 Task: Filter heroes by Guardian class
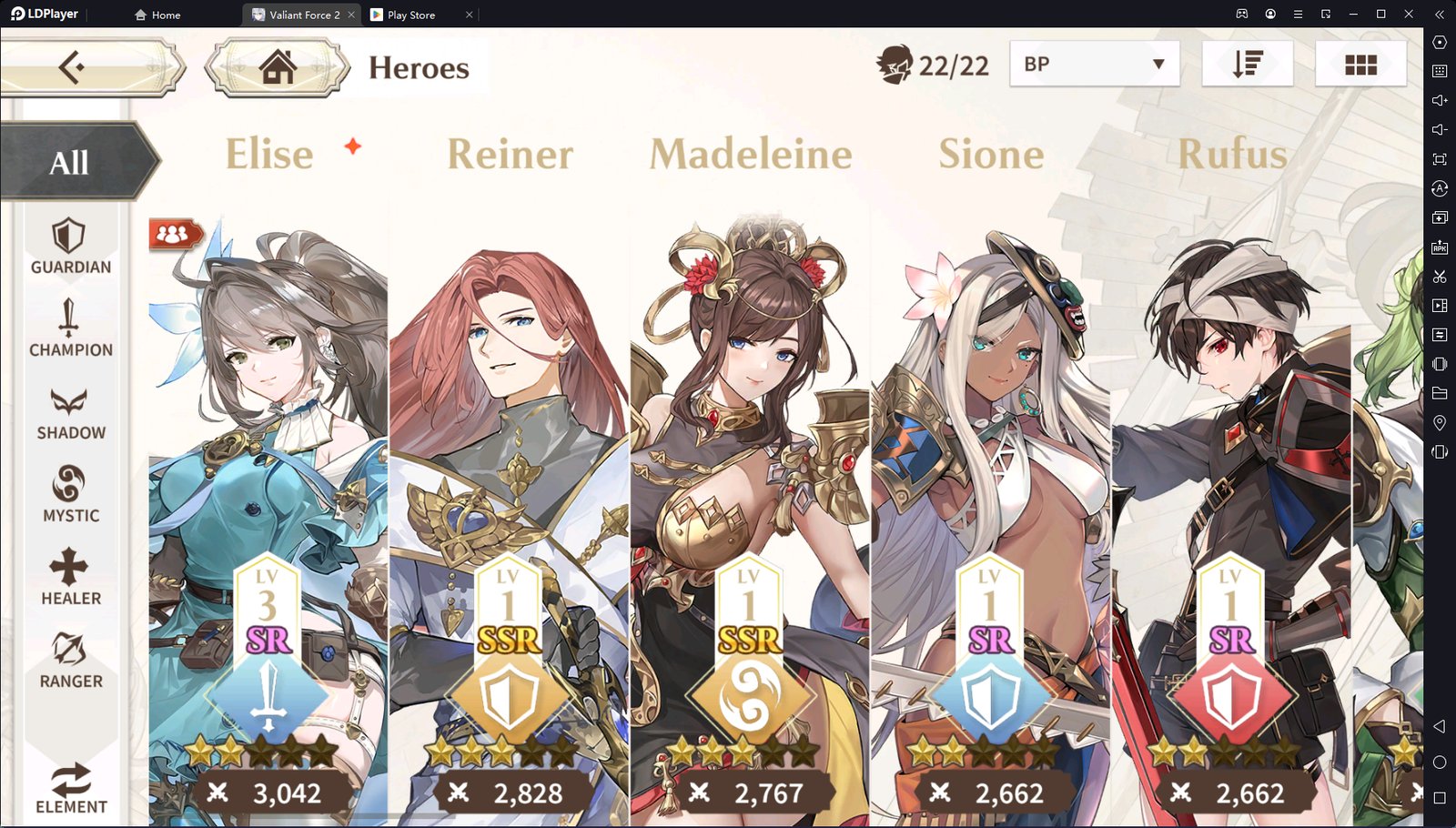click(x=70, y=247)
